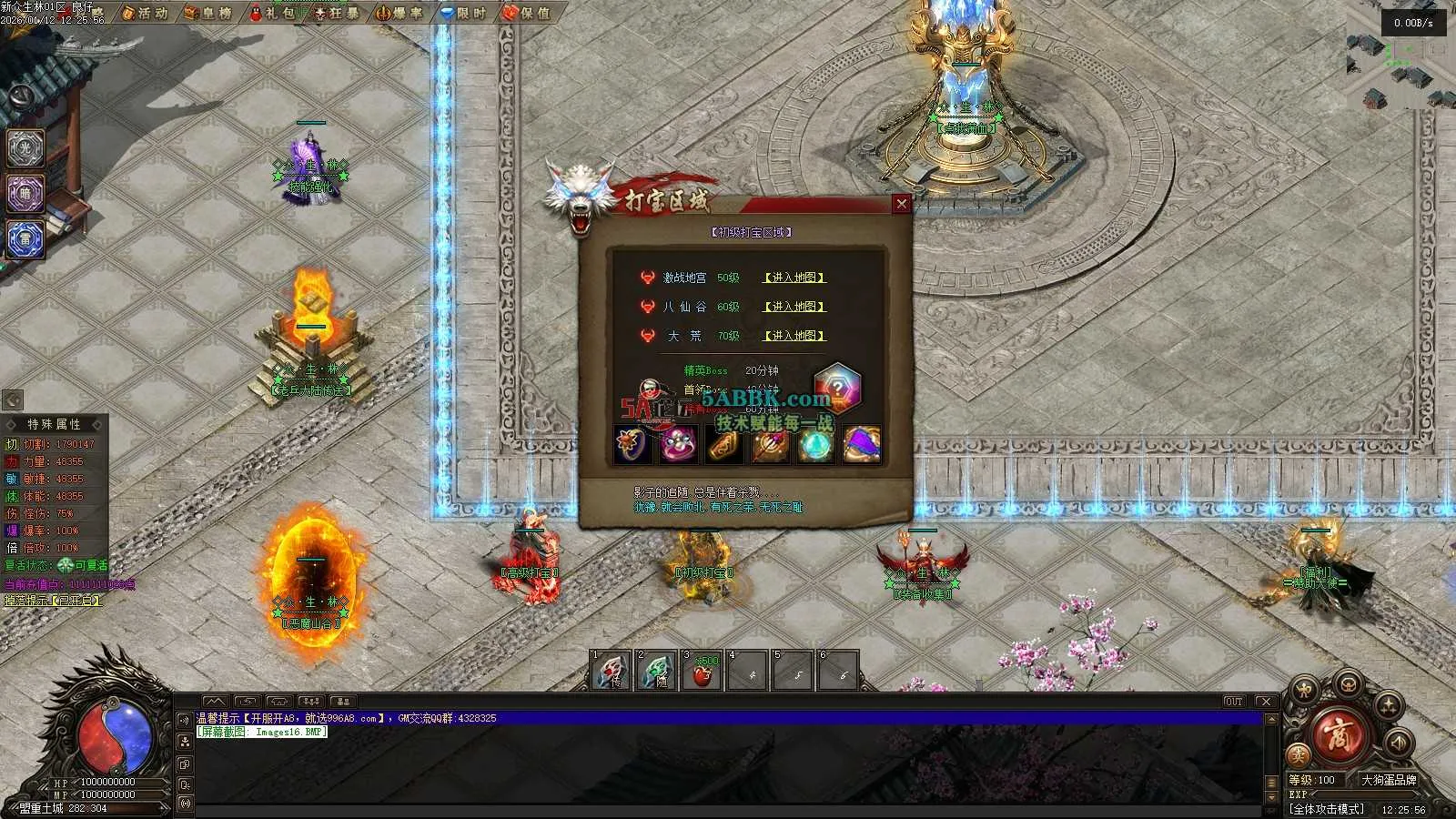Inspect the purple flag loot icon
The width and height of the screenshot is (1456, 819).
[861, 445]
